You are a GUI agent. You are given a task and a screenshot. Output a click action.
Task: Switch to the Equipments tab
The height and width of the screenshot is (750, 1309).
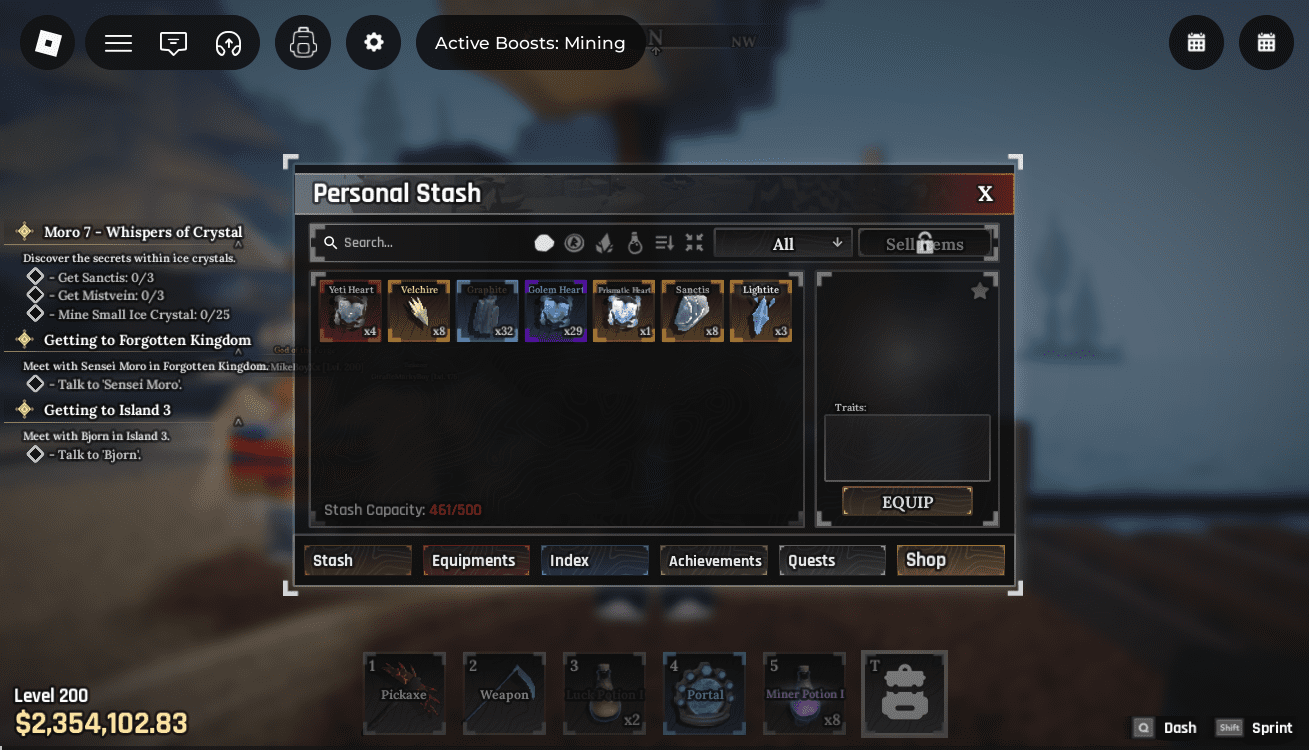coord(473,560)
